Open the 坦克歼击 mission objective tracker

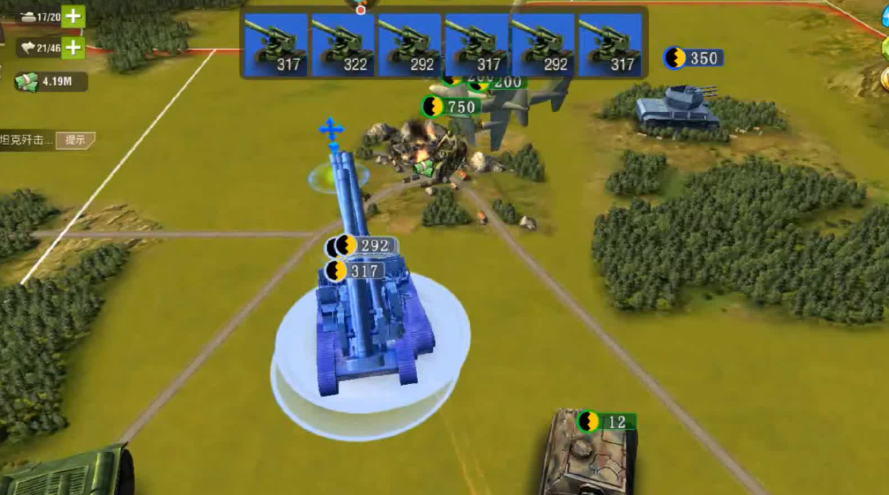26,140
